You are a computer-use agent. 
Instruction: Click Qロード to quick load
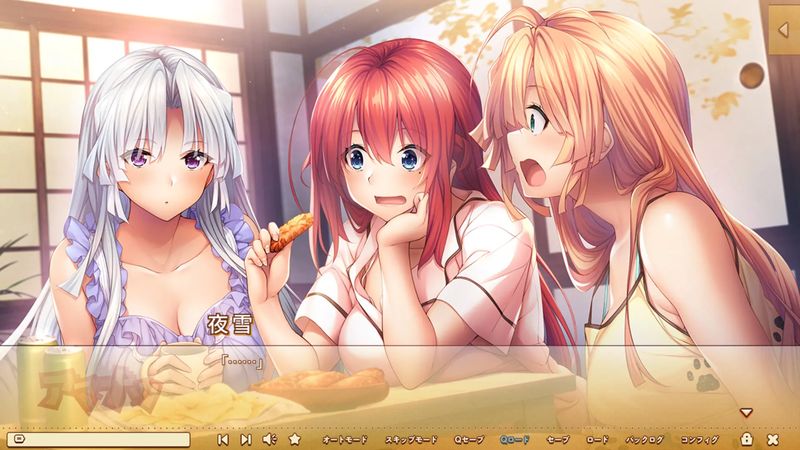point(516,439)
